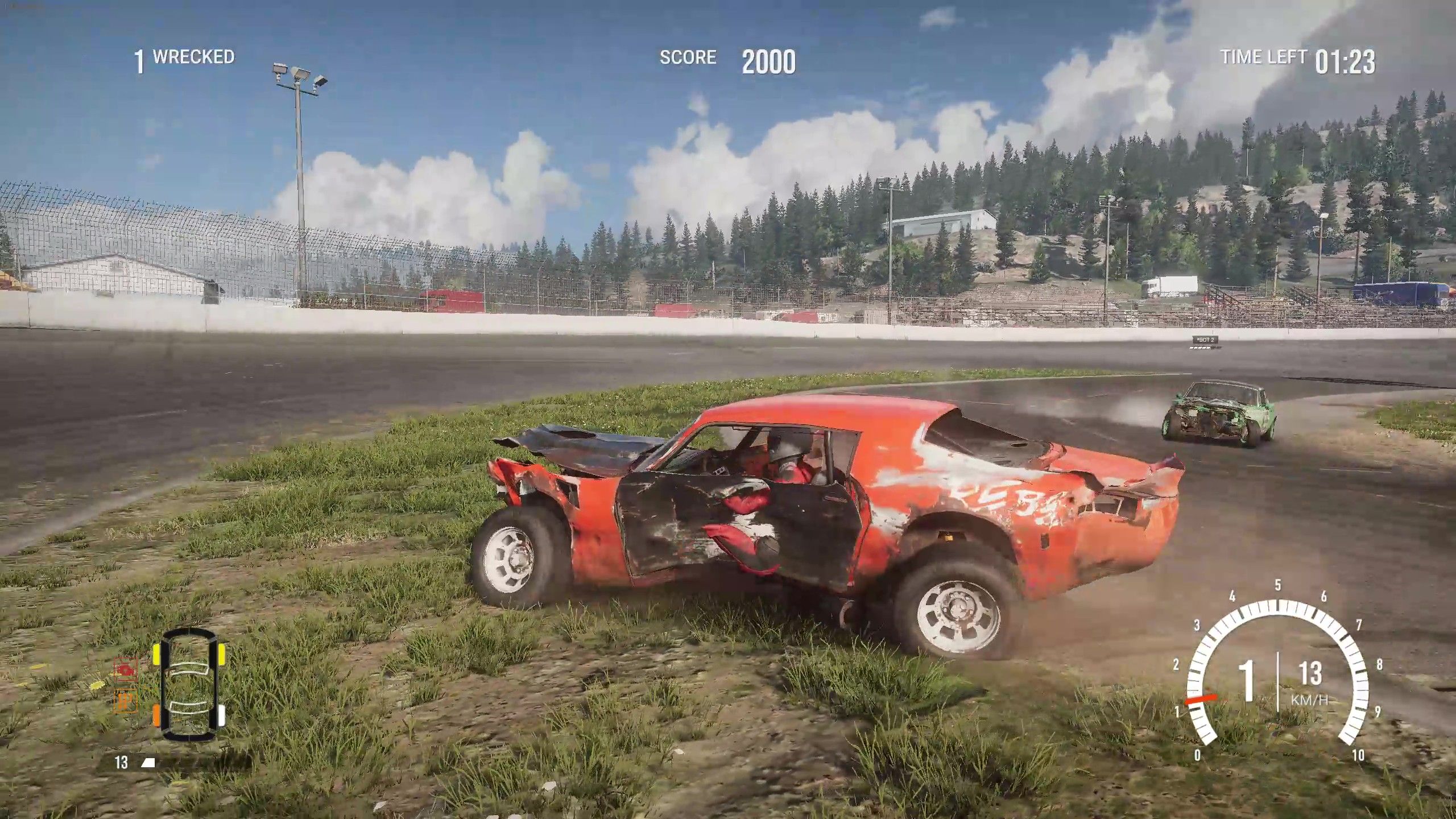Click the orange gearbox damage warning icon
The height and width of the screenshot is (819, 1456).
(x=126, y=701)
